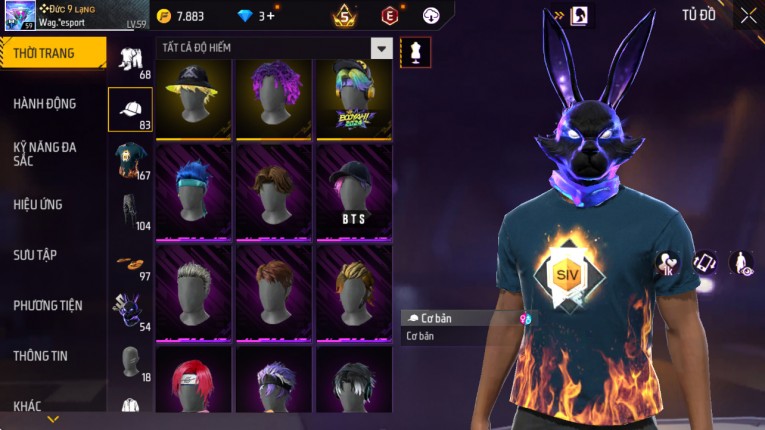This screenshot has width=765, height=430.
Task: Click the gold coin currency icon
Action: (x=164, y=16)
